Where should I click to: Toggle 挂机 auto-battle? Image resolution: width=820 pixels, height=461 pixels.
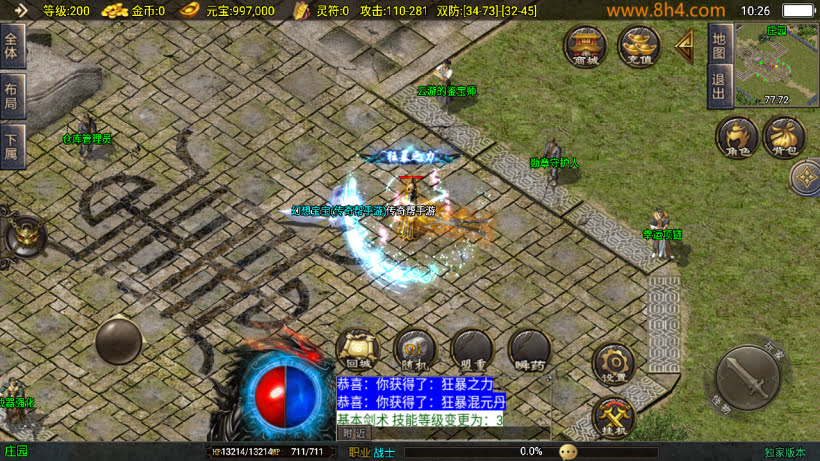pyautogui.click(x=613, y=416)
